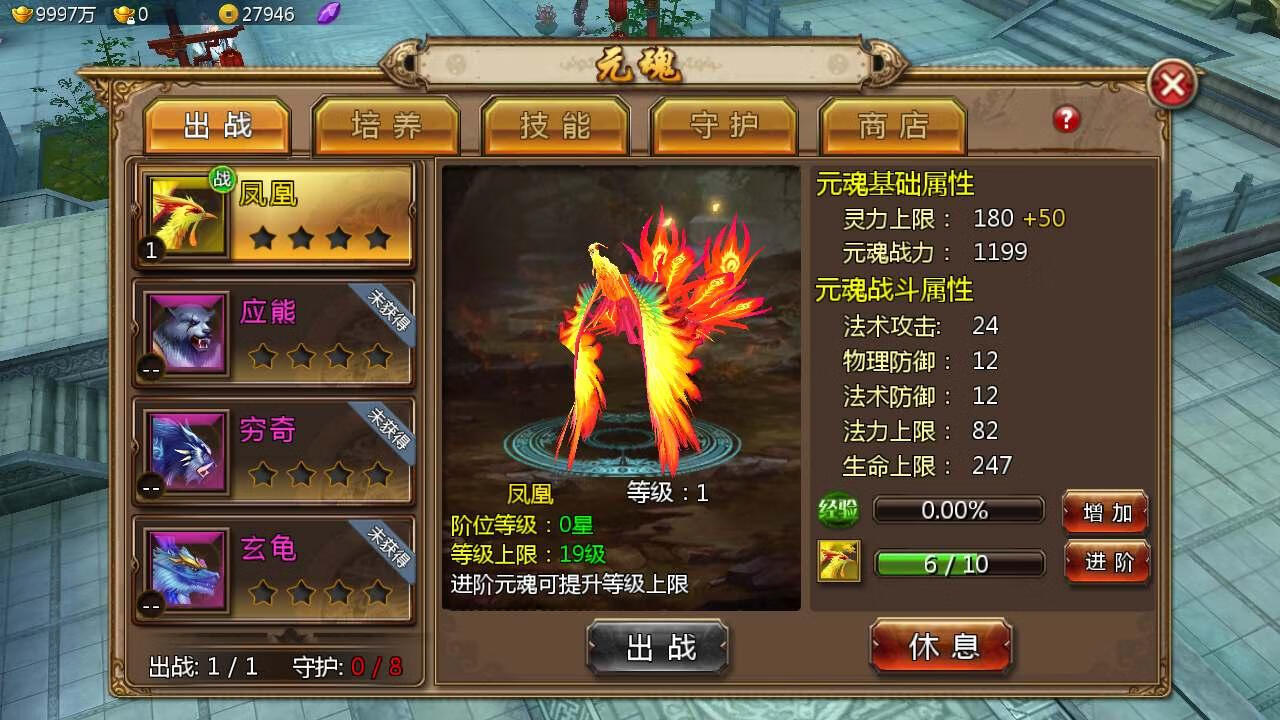Close the 元魂 panel

click(1172, 85)
